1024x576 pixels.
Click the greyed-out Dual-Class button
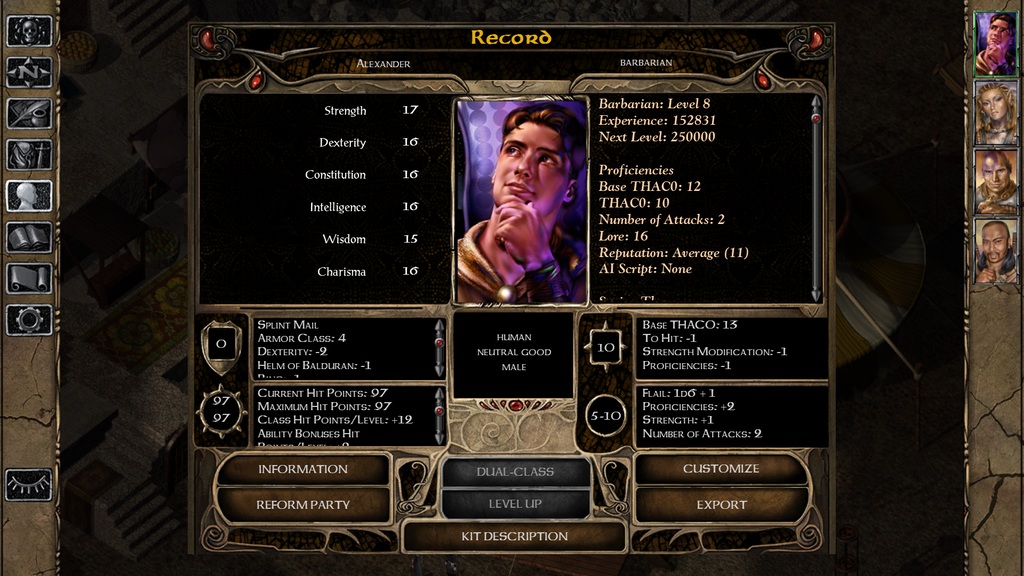tap(515, 471)
